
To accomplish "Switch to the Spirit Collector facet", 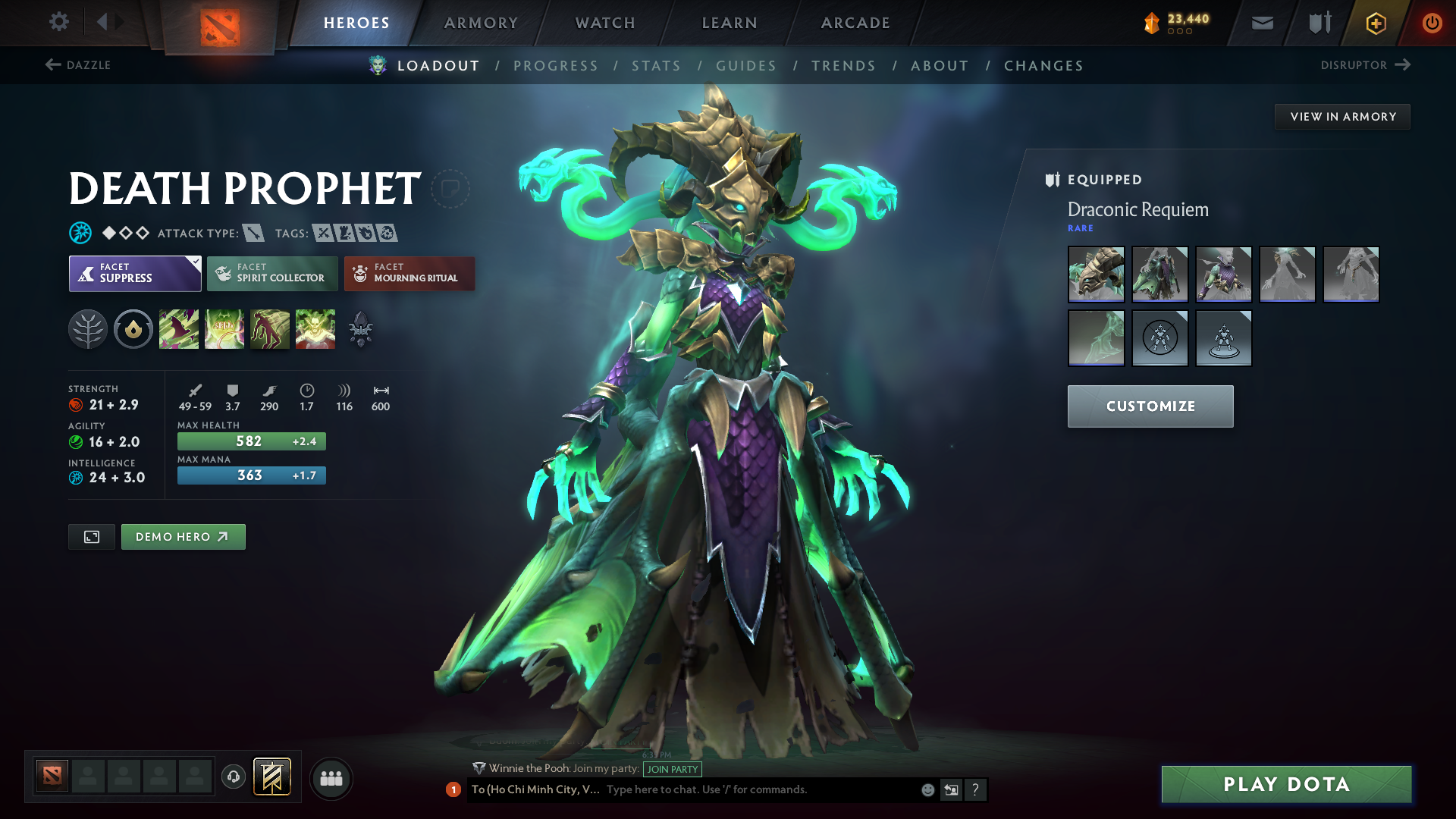I will pyautogui.click(x=271, y=273).
